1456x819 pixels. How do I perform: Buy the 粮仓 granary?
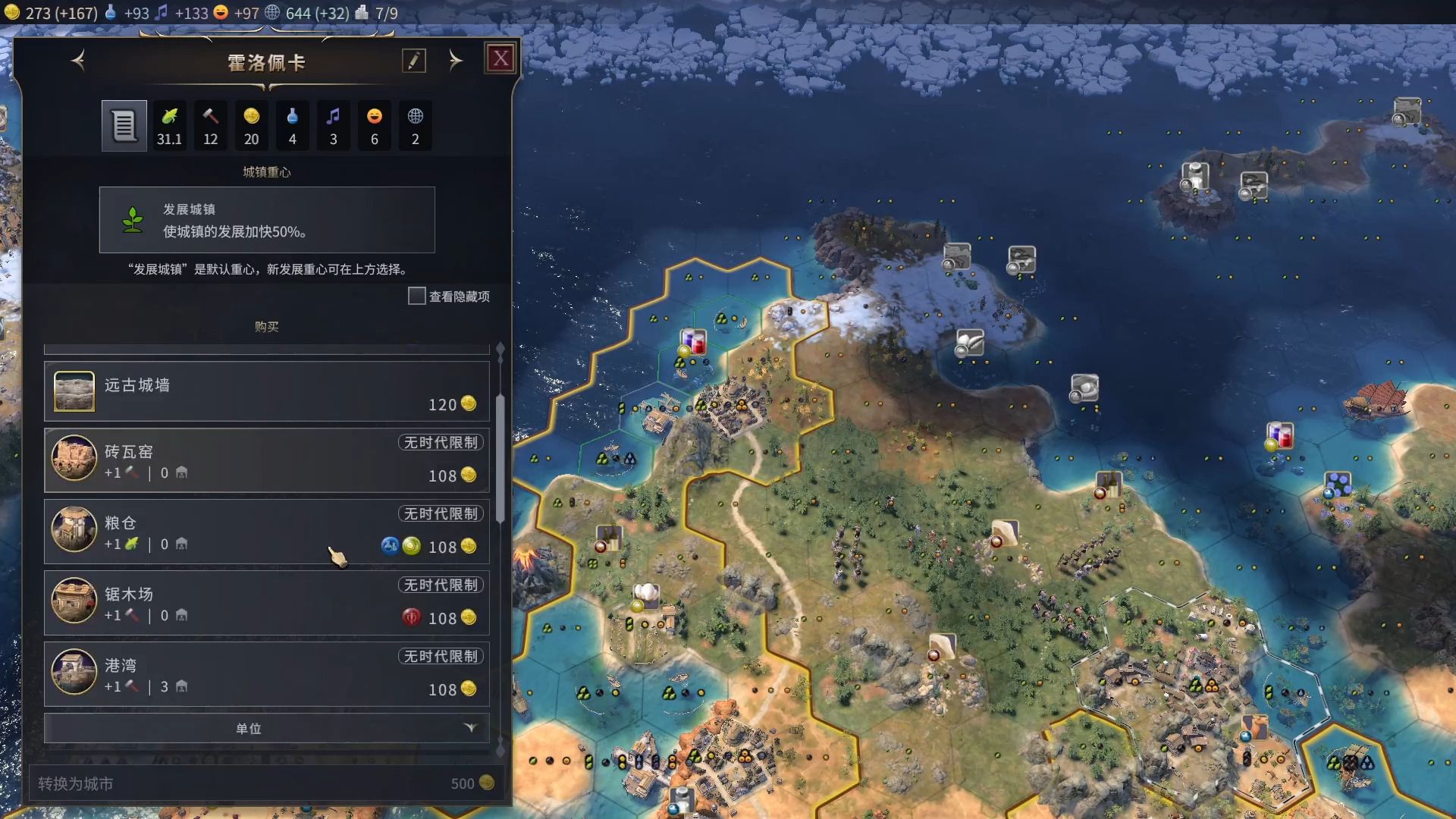(267, 532)
